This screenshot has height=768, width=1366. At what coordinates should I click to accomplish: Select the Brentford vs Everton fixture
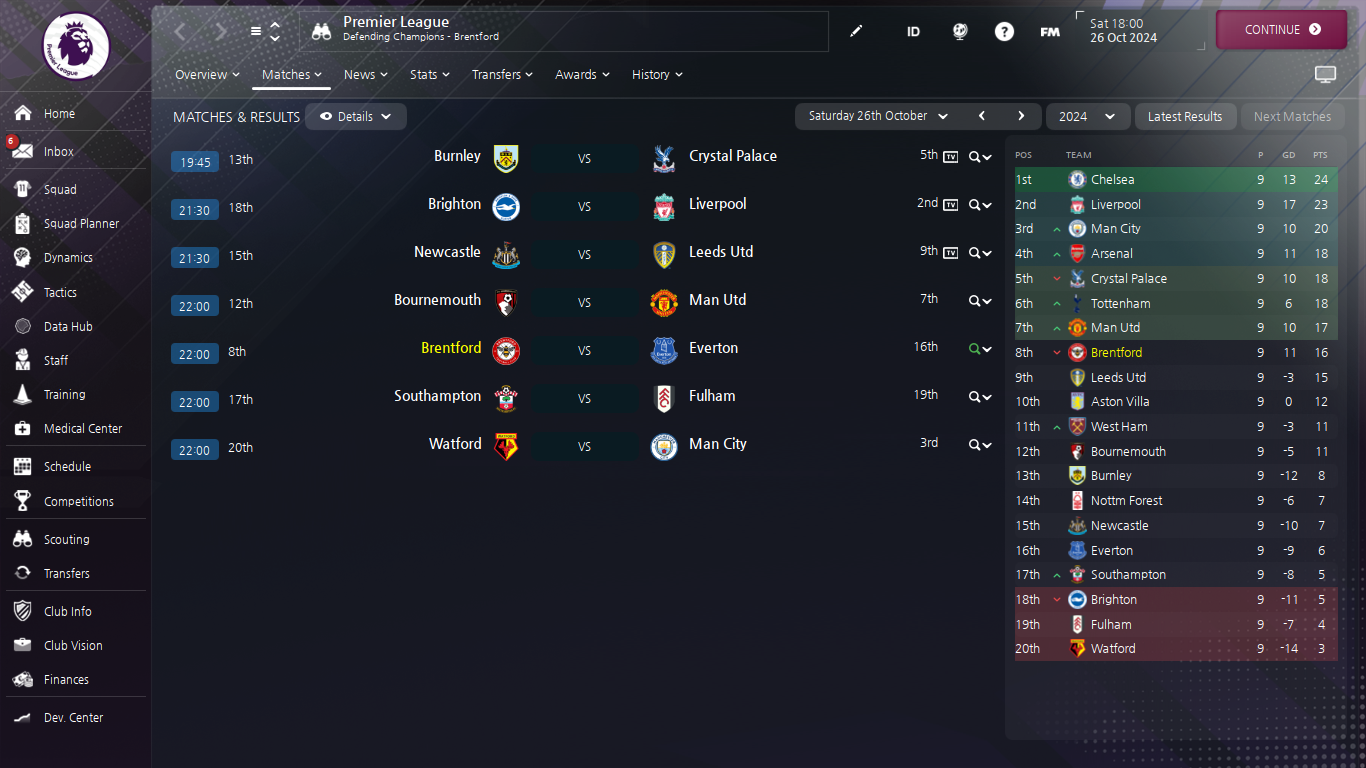[x=584, y=351]
